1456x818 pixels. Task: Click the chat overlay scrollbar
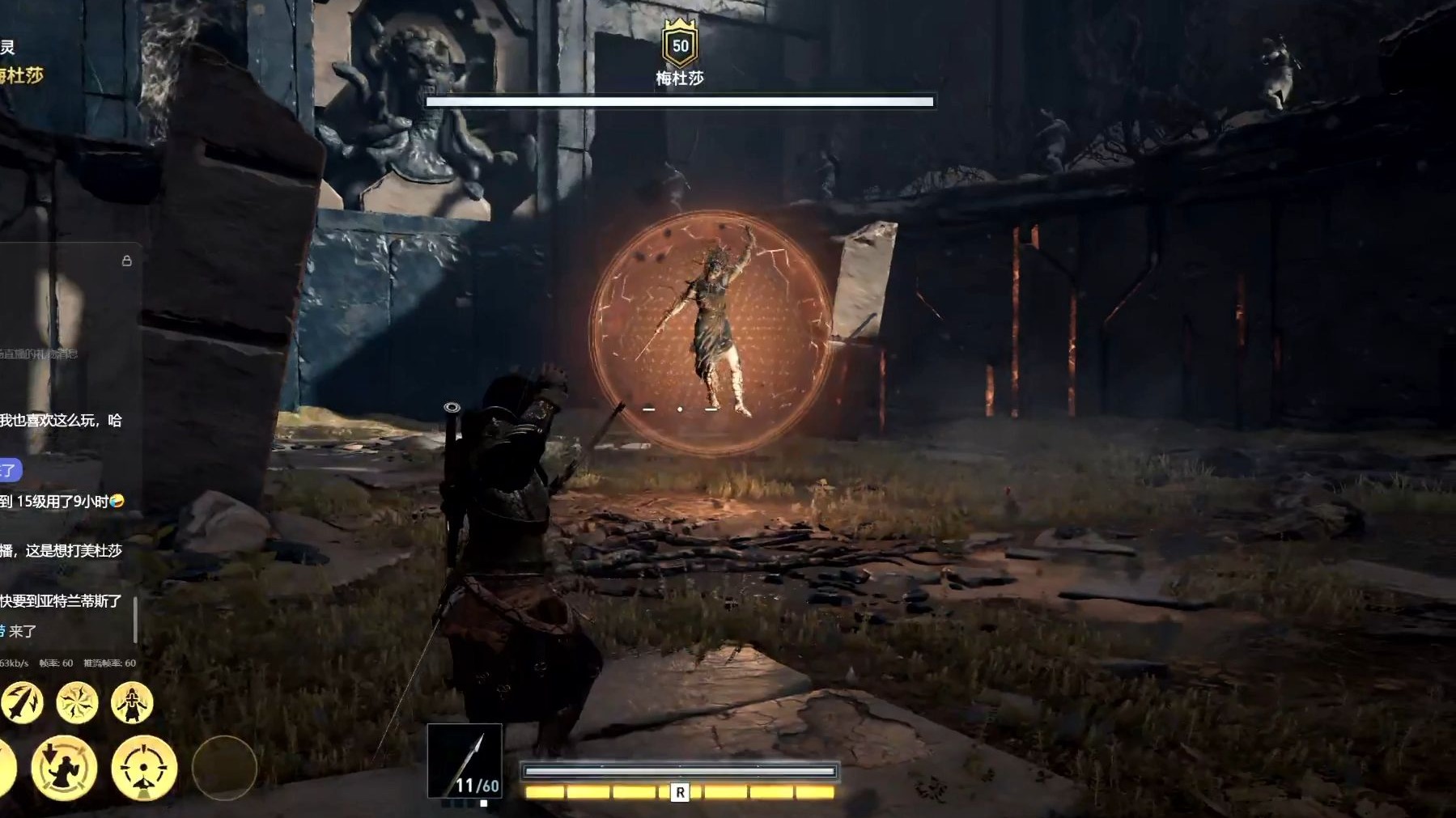point(135,620)
